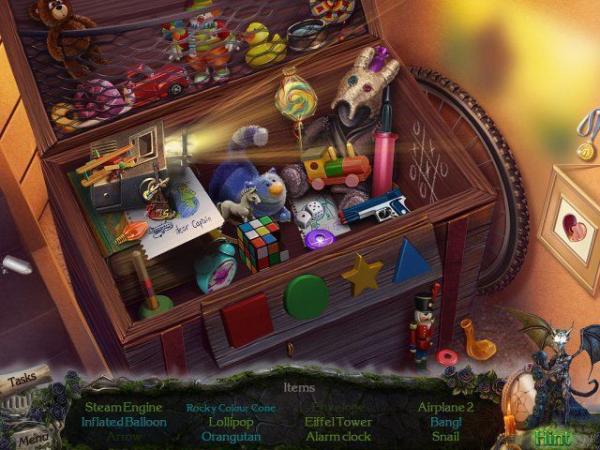Use the Hint button
The height and width of the screenshot is (450, 600).
551,436
